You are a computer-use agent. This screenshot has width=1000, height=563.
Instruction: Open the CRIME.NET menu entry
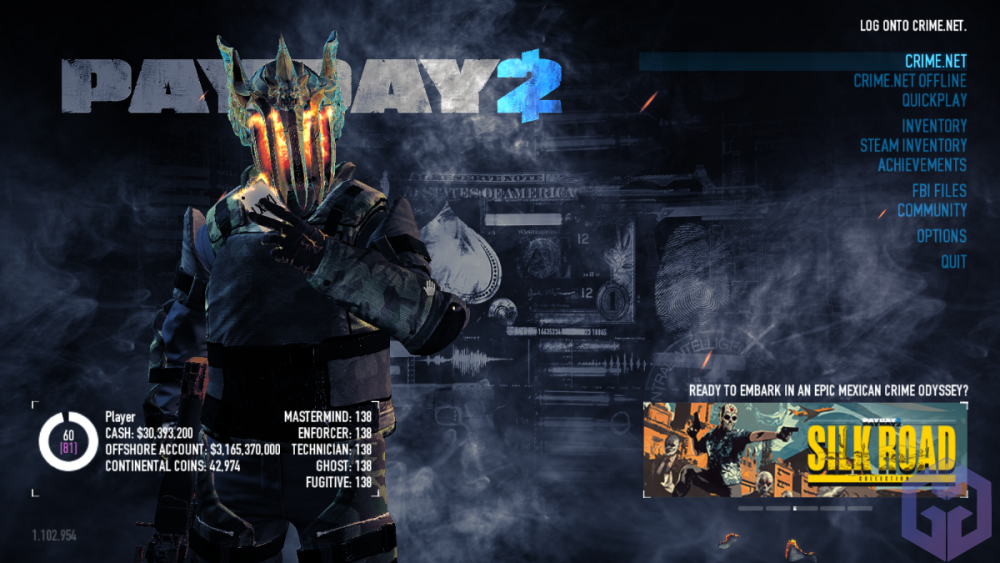tap(935, 62)
